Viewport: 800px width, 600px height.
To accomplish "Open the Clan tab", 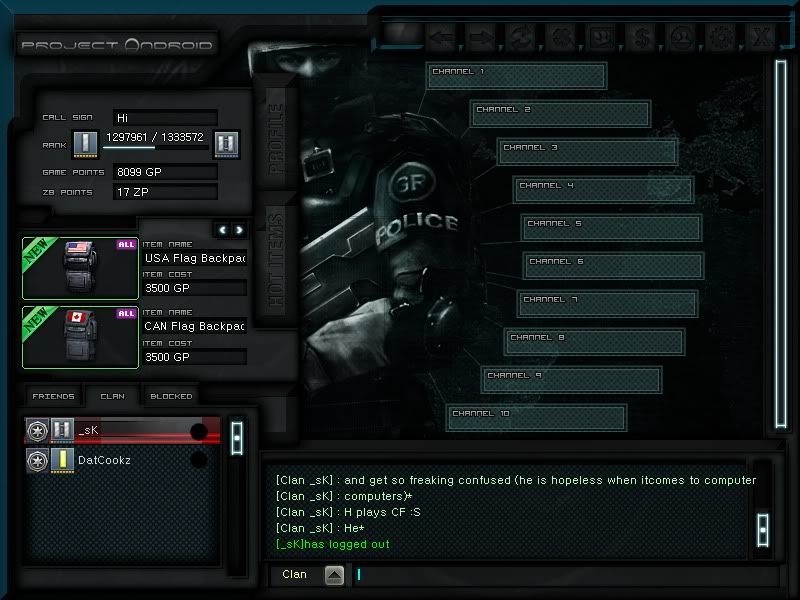I will (x=112, y=397).
